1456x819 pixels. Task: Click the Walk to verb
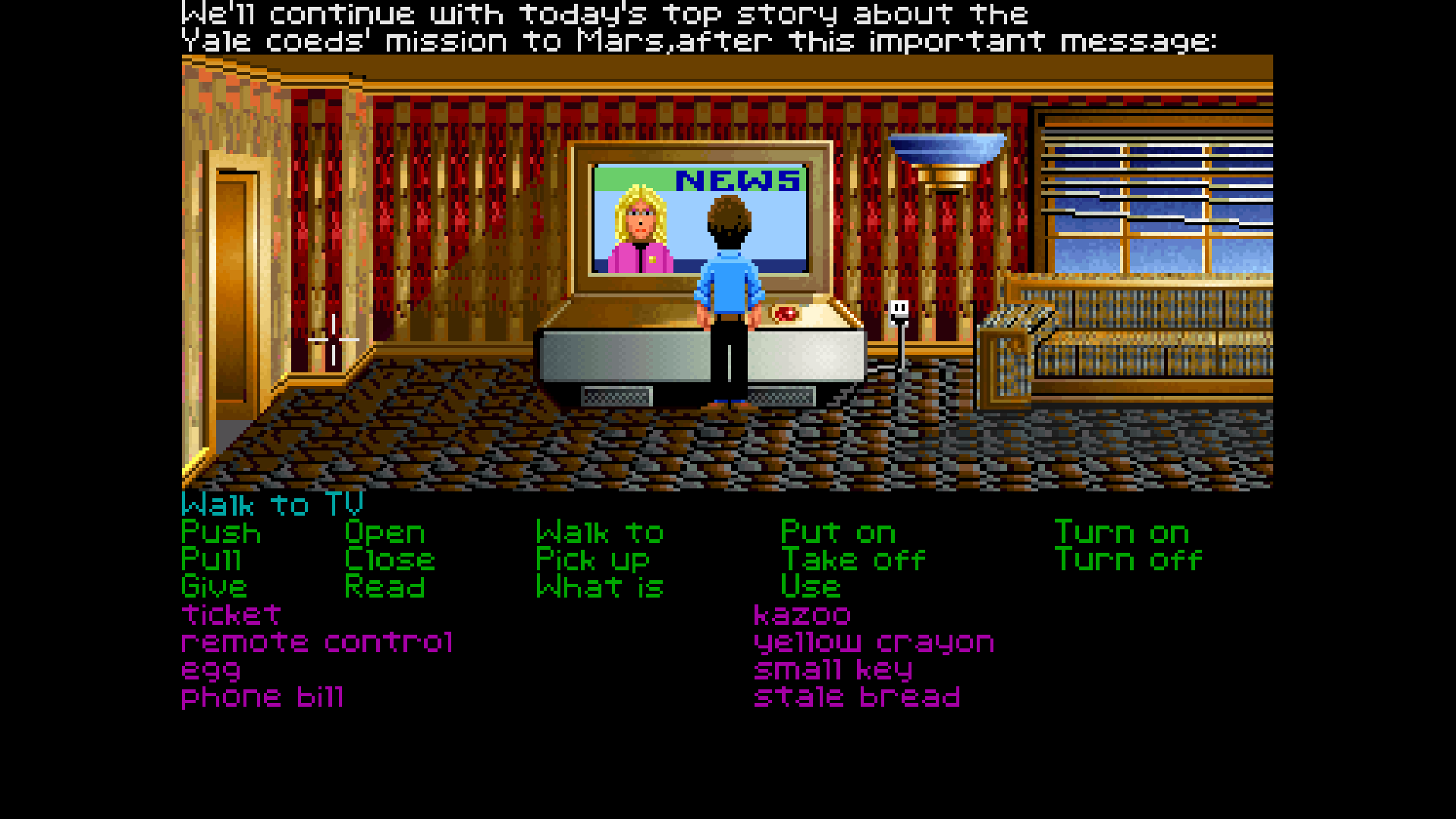click(x=598, y=532)
